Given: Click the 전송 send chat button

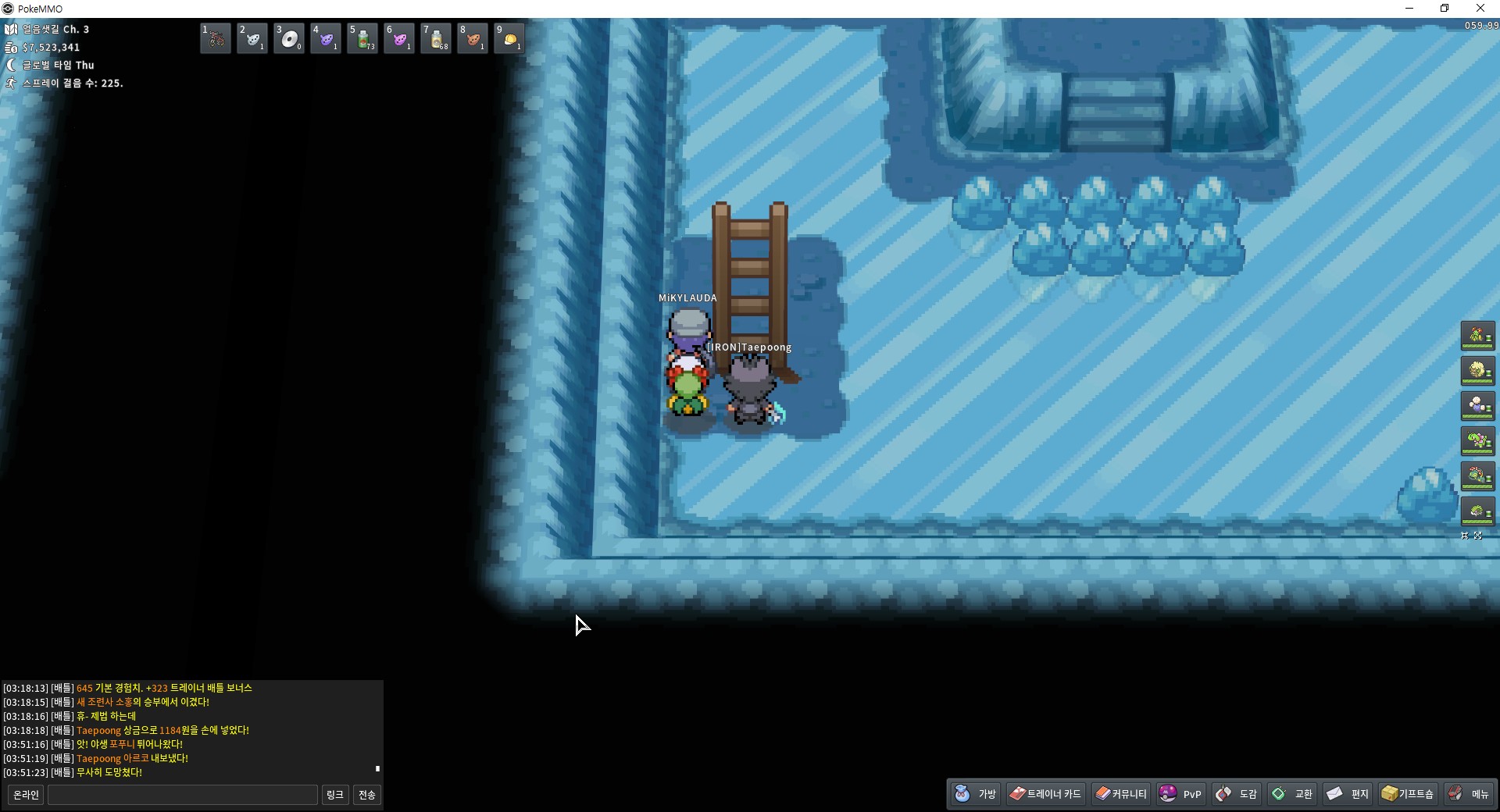Looking at the screenshot, I should click(x=367, y=795).
